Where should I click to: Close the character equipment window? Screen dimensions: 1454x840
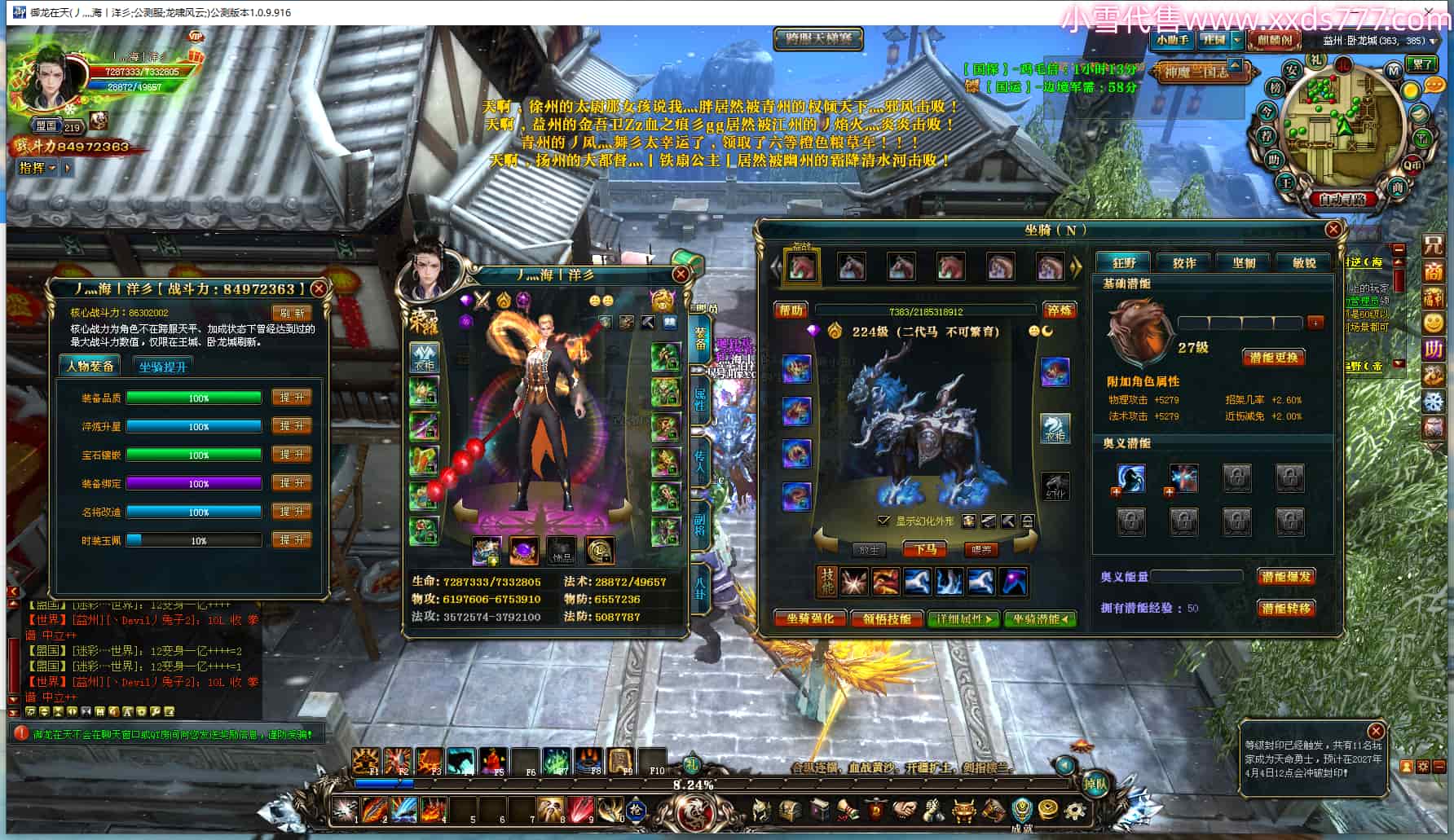pyautogui.click(x=681, y=275)
